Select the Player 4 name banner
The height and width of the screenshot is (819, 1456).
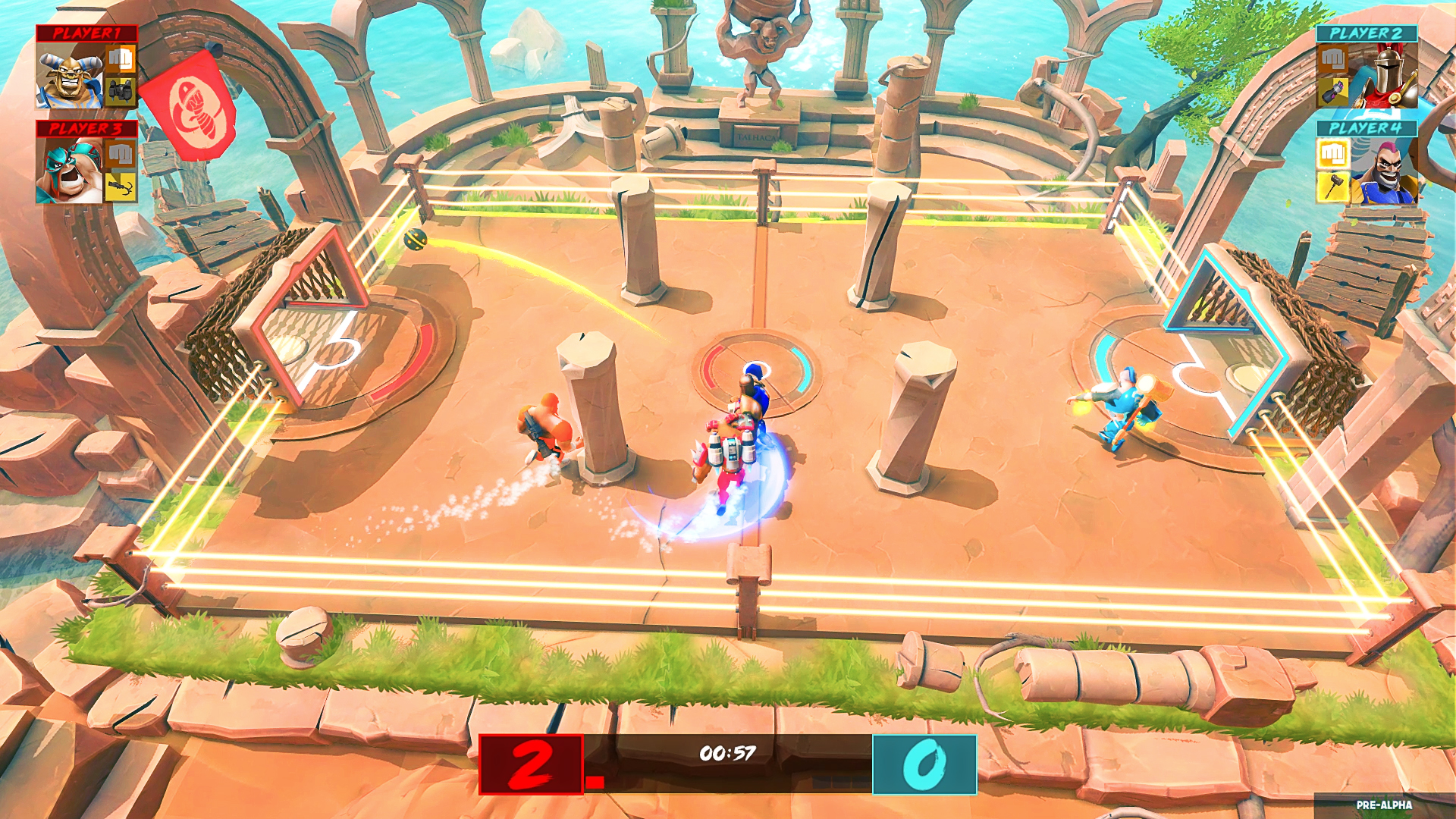tap(1367, 127)
